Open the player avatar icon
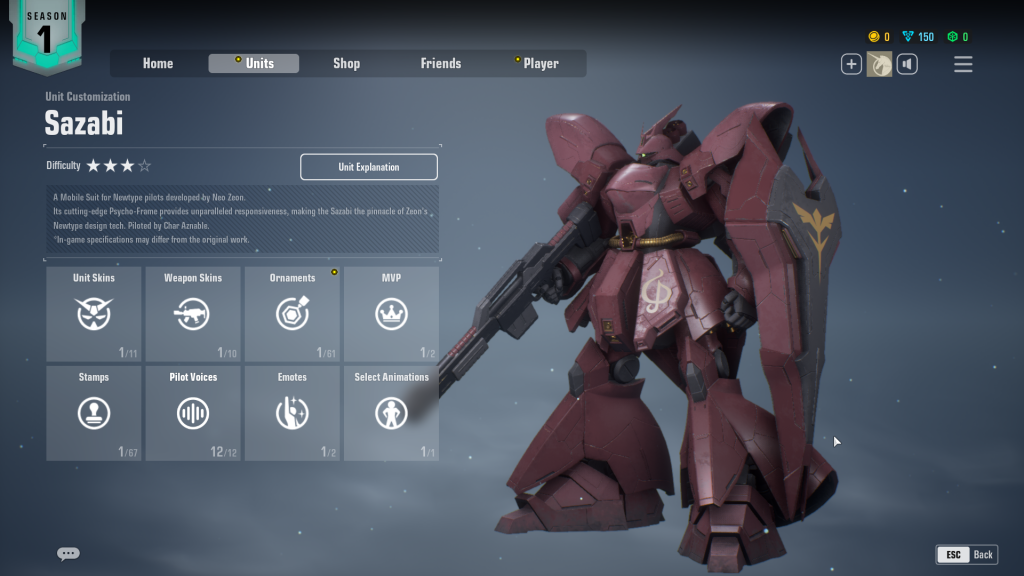Image resolution: width=1024 pixels, height=576 pixels. coord(879,64)
